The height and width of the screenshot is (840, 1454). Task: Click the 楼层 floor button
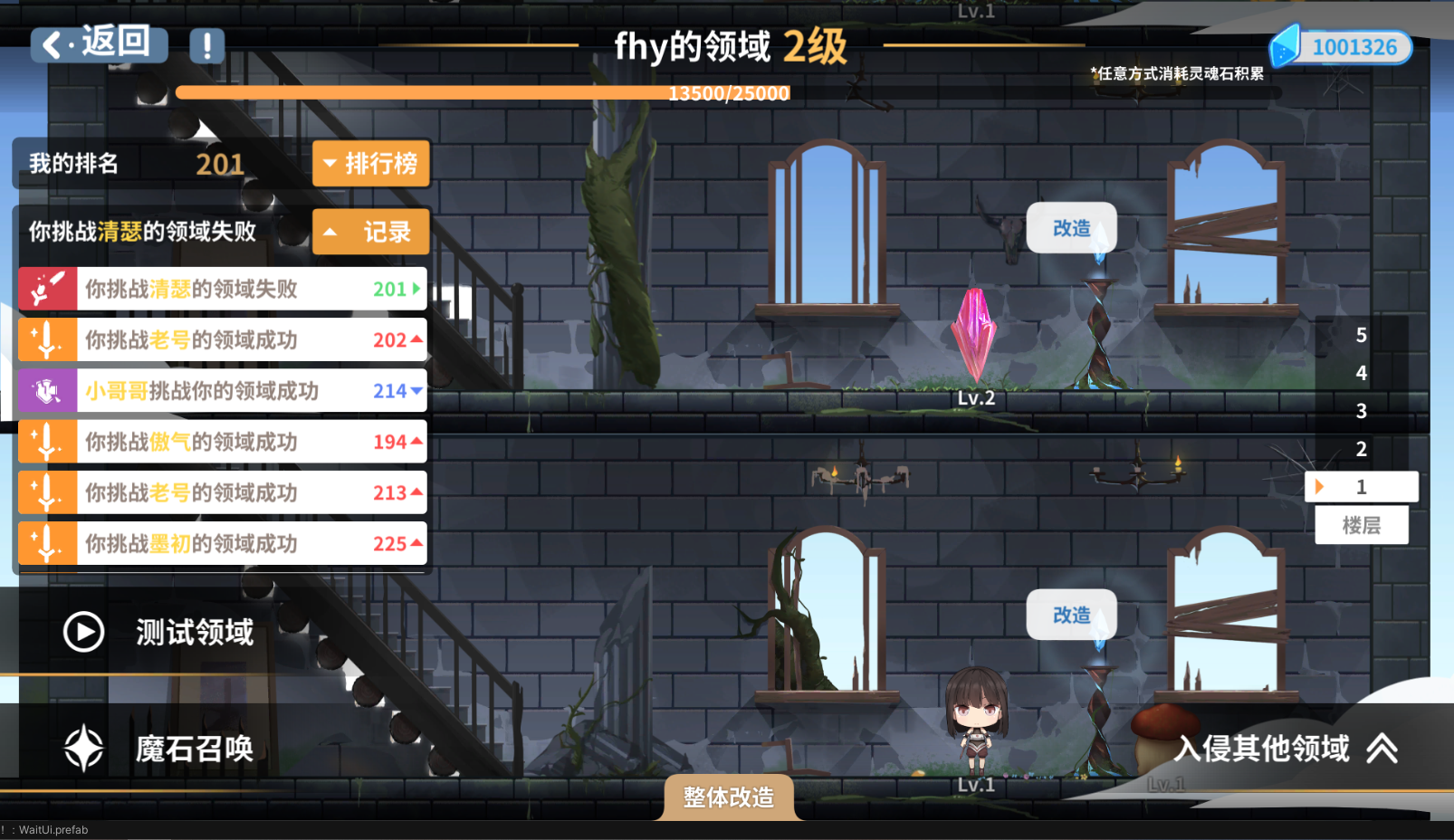pos(1362,525)
